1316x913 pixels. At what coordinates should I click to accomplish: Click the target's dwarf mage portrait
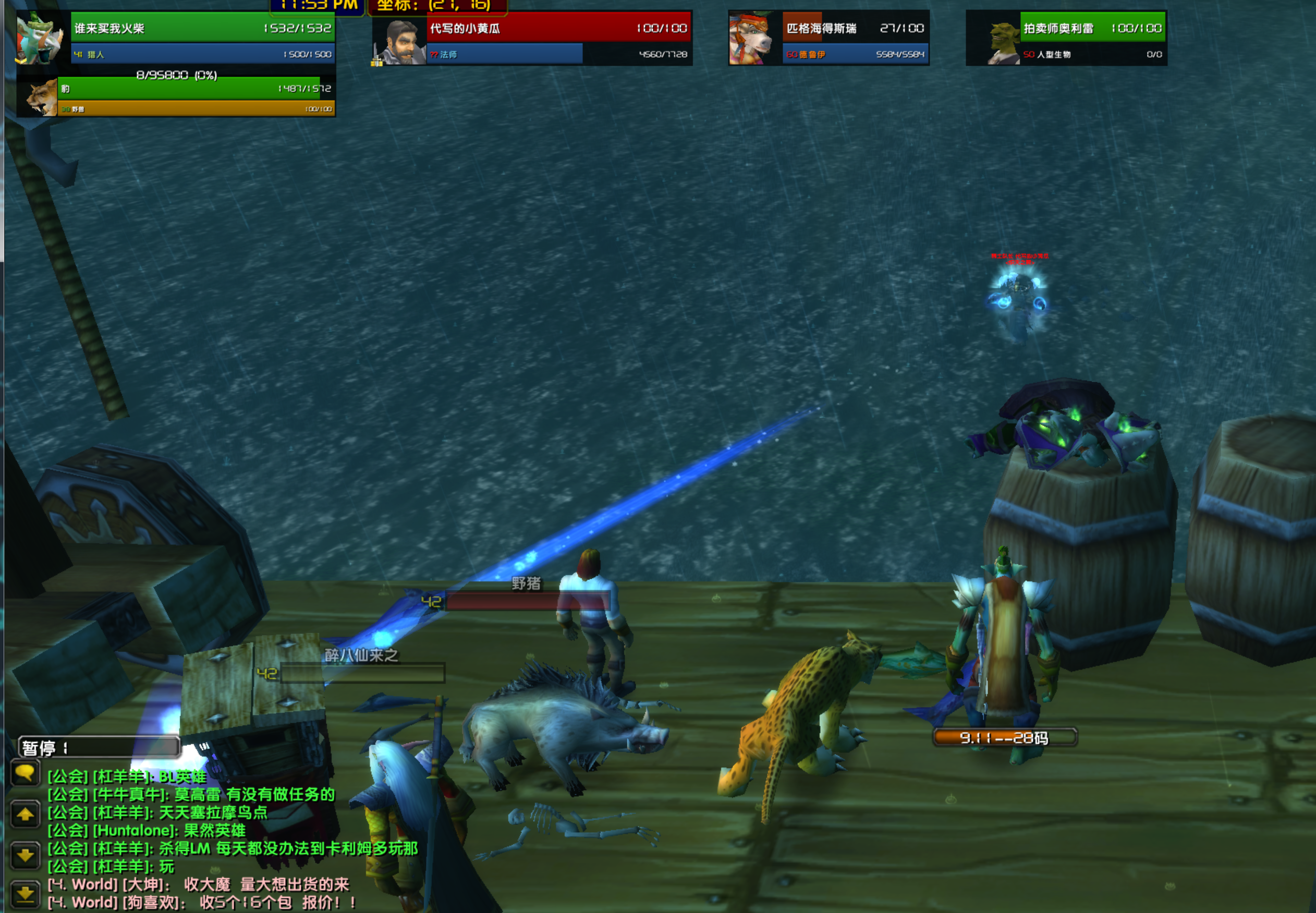coord(399,41)
